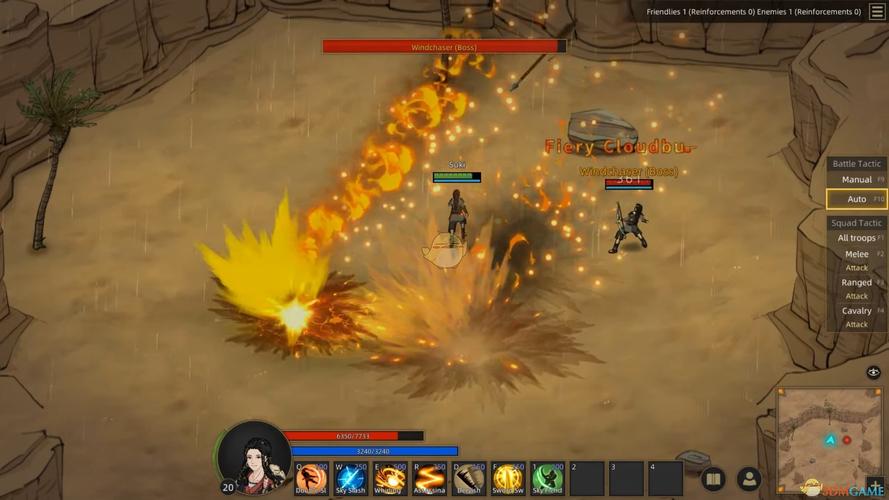This screenshot has width=889, height=500.
Task: Select the All troops squad
Action: (857, 238)
